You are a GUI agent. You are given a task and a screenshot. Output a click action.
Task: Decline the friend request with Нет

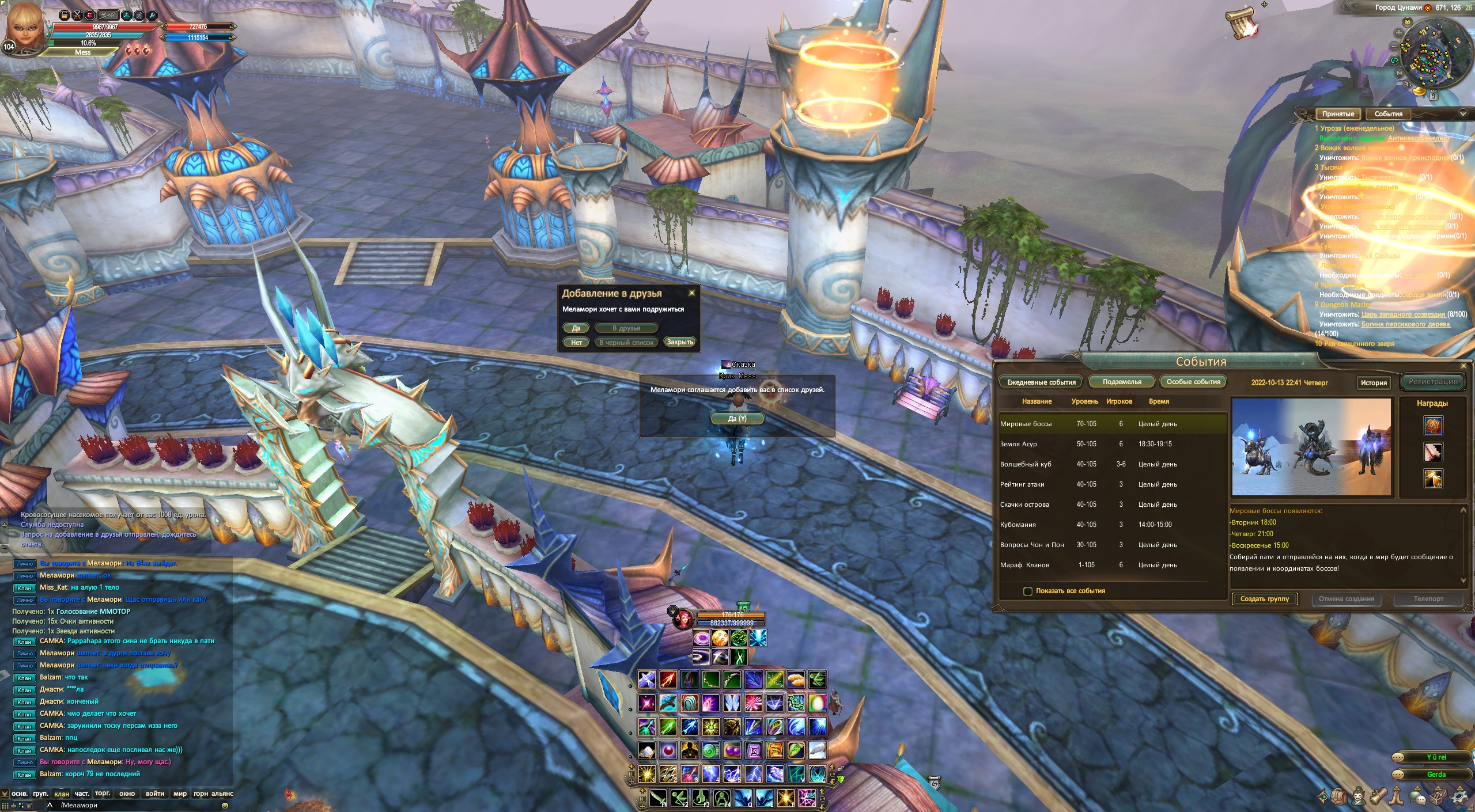[x=576, y=343]
